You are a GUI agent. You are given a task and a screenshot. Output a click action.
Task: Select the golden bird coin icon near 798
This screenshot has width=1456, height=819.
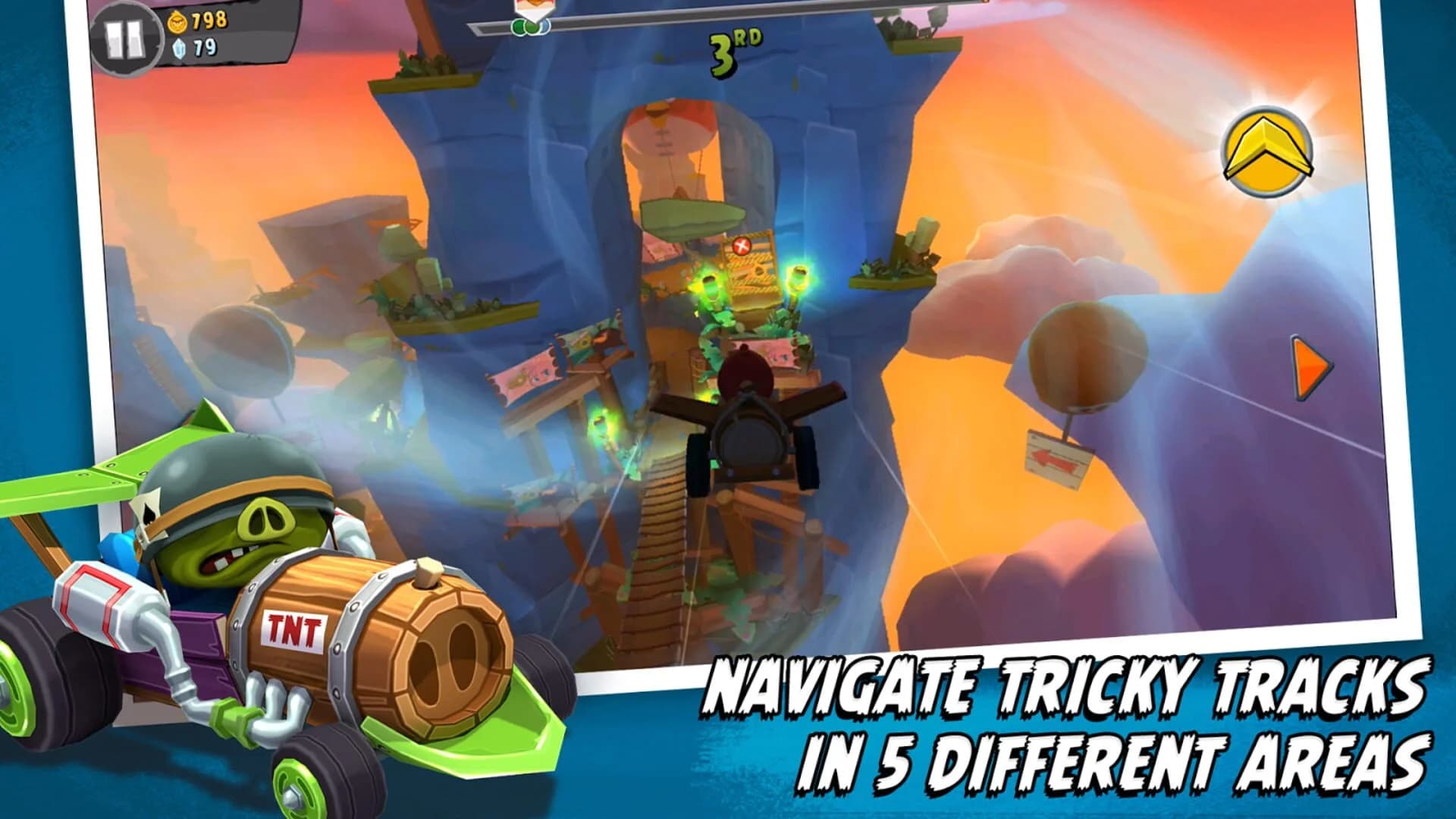[176, 23]
